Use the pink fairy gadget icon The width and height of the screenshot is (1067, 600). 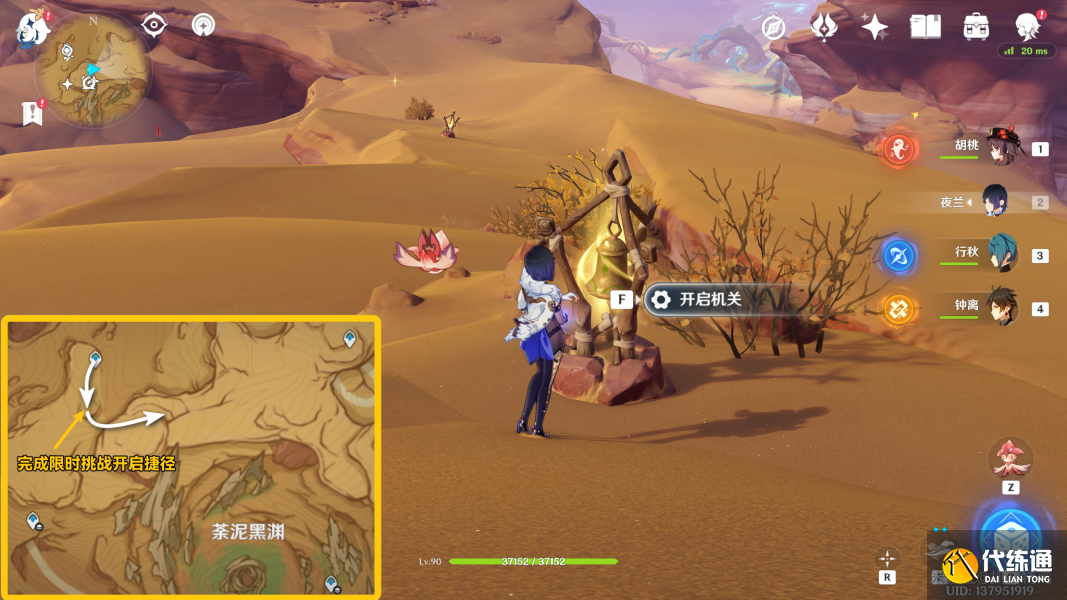[1010, 458]
